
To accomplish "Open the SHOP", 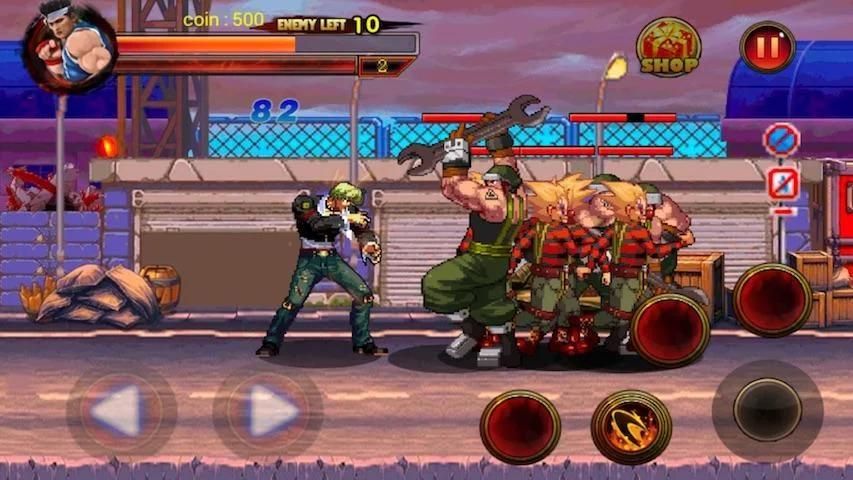I will (668, 47).
